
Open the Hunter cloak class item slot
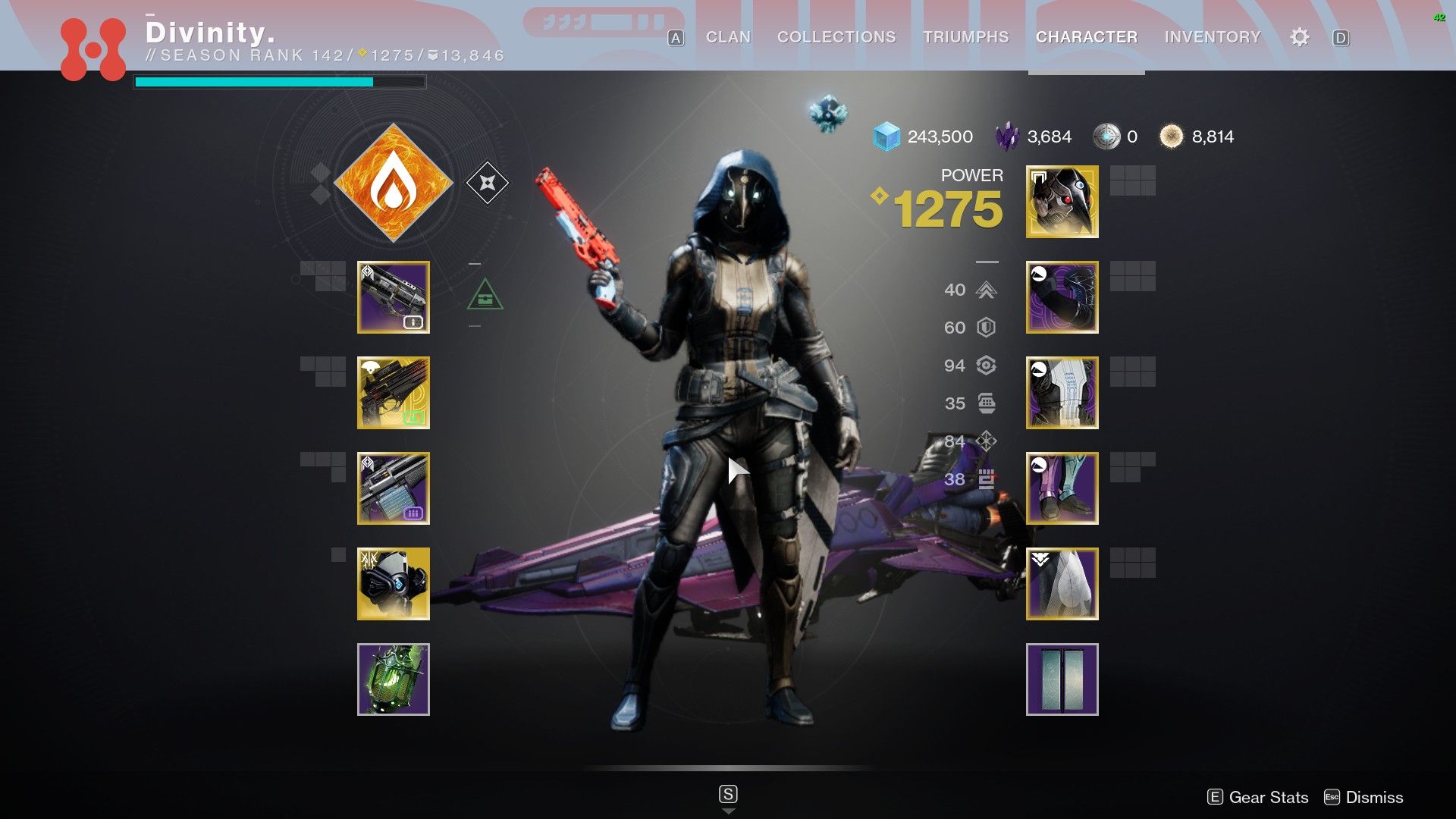tap(1062, 585)
